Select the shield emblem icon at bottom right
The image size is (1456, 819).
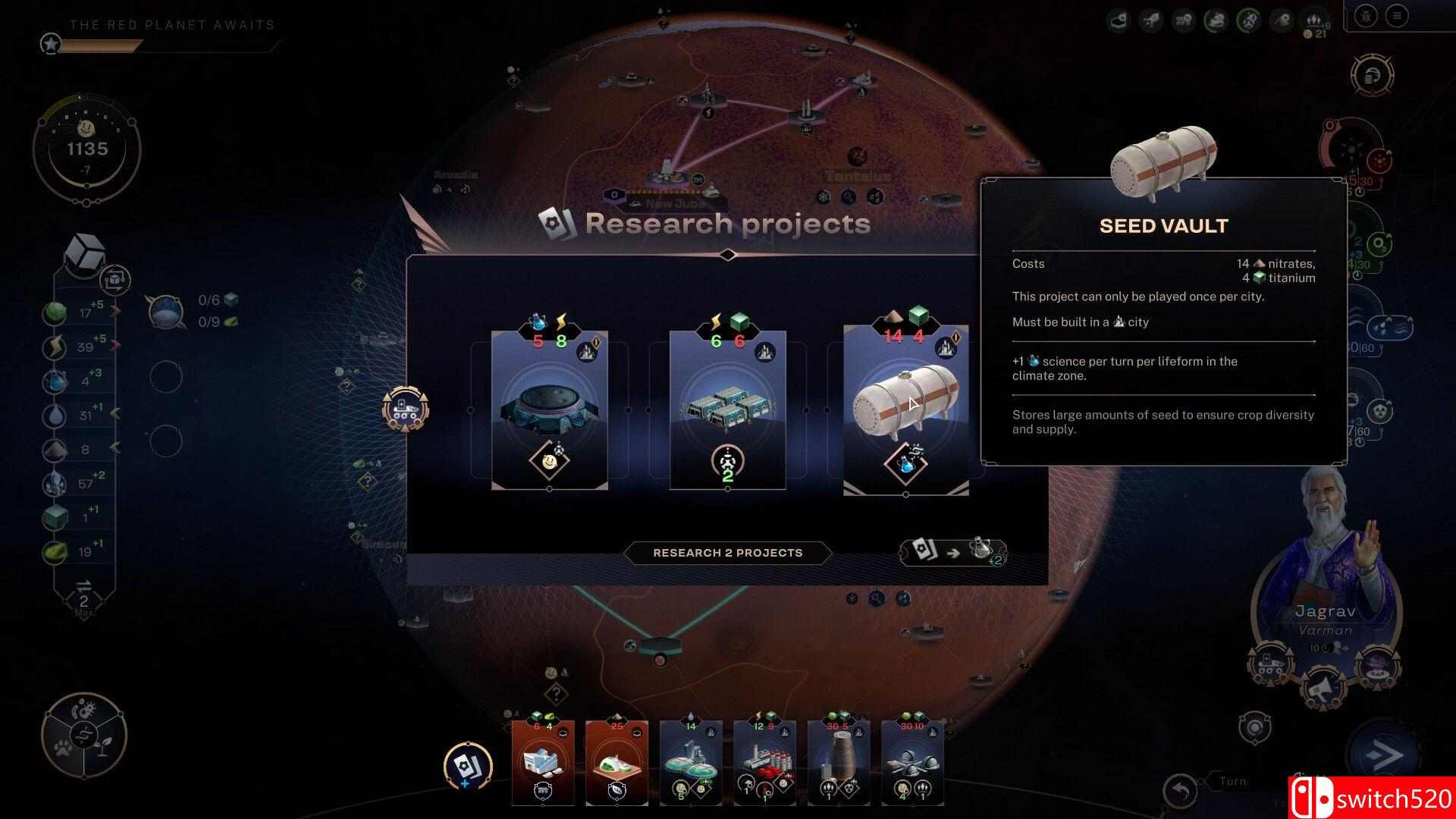[1255, 730]
